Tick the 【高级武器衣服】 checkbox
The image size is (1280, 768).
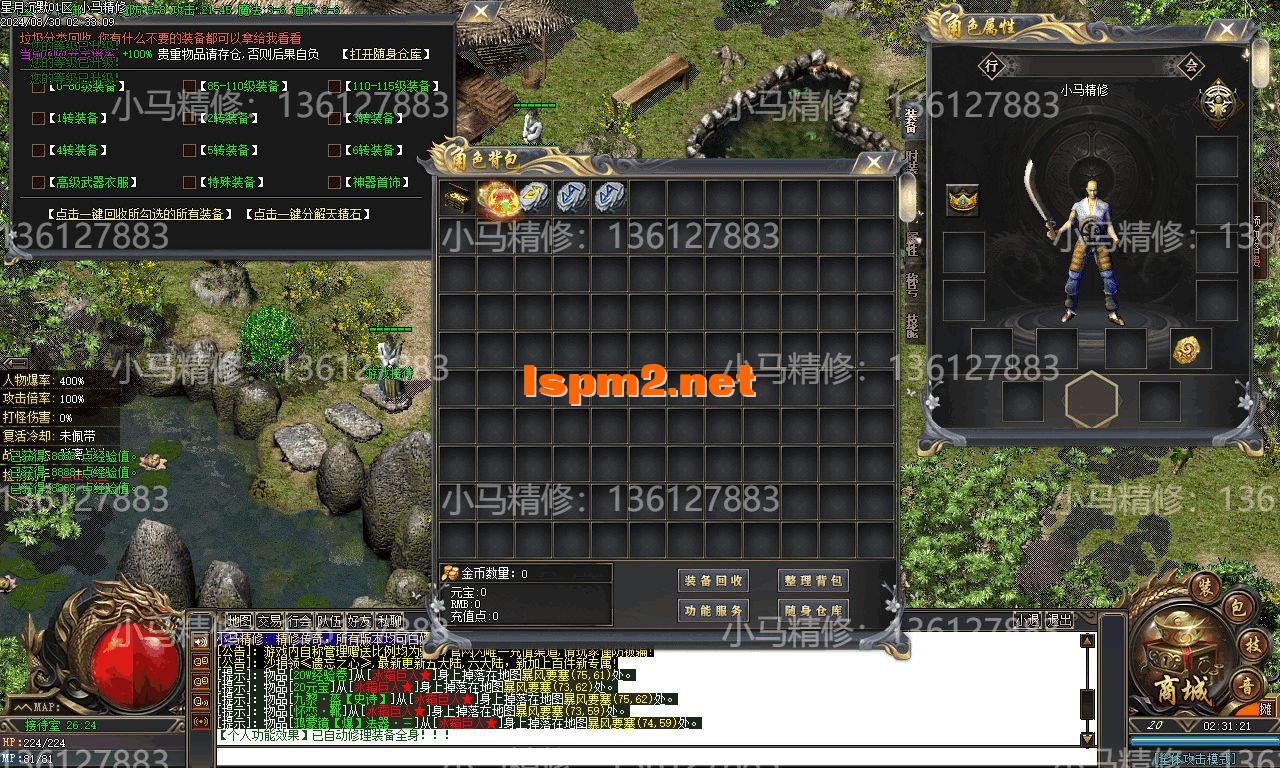(37, 183)
